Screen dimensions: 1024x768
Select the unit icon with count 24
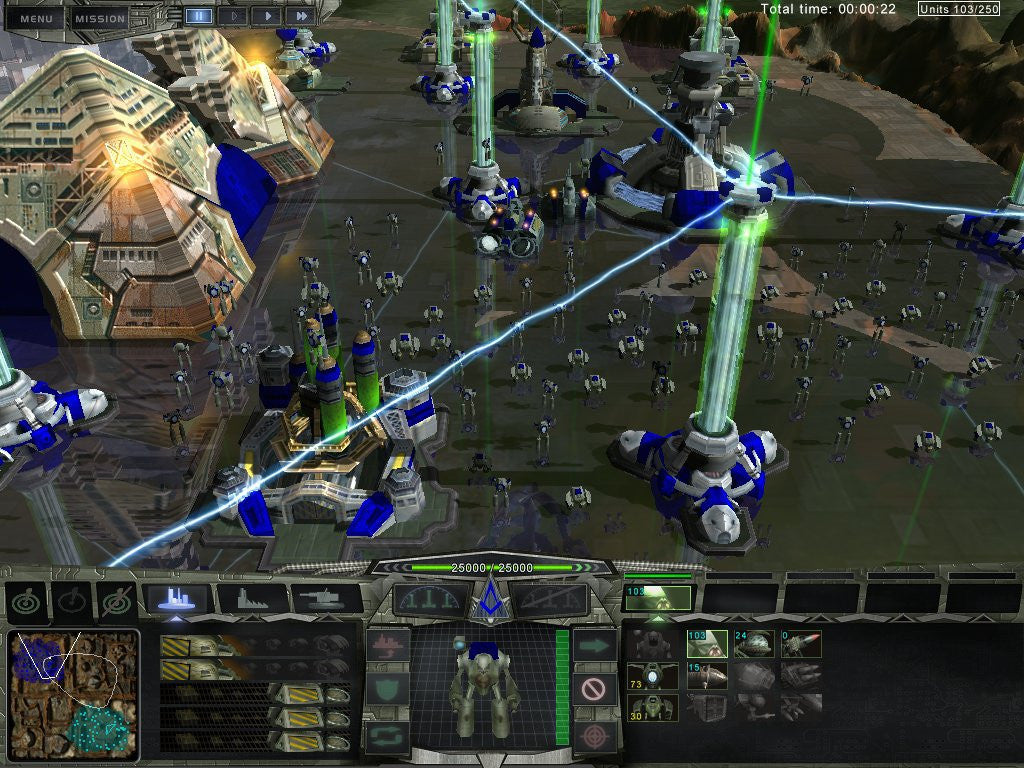(x=754, y=644)
